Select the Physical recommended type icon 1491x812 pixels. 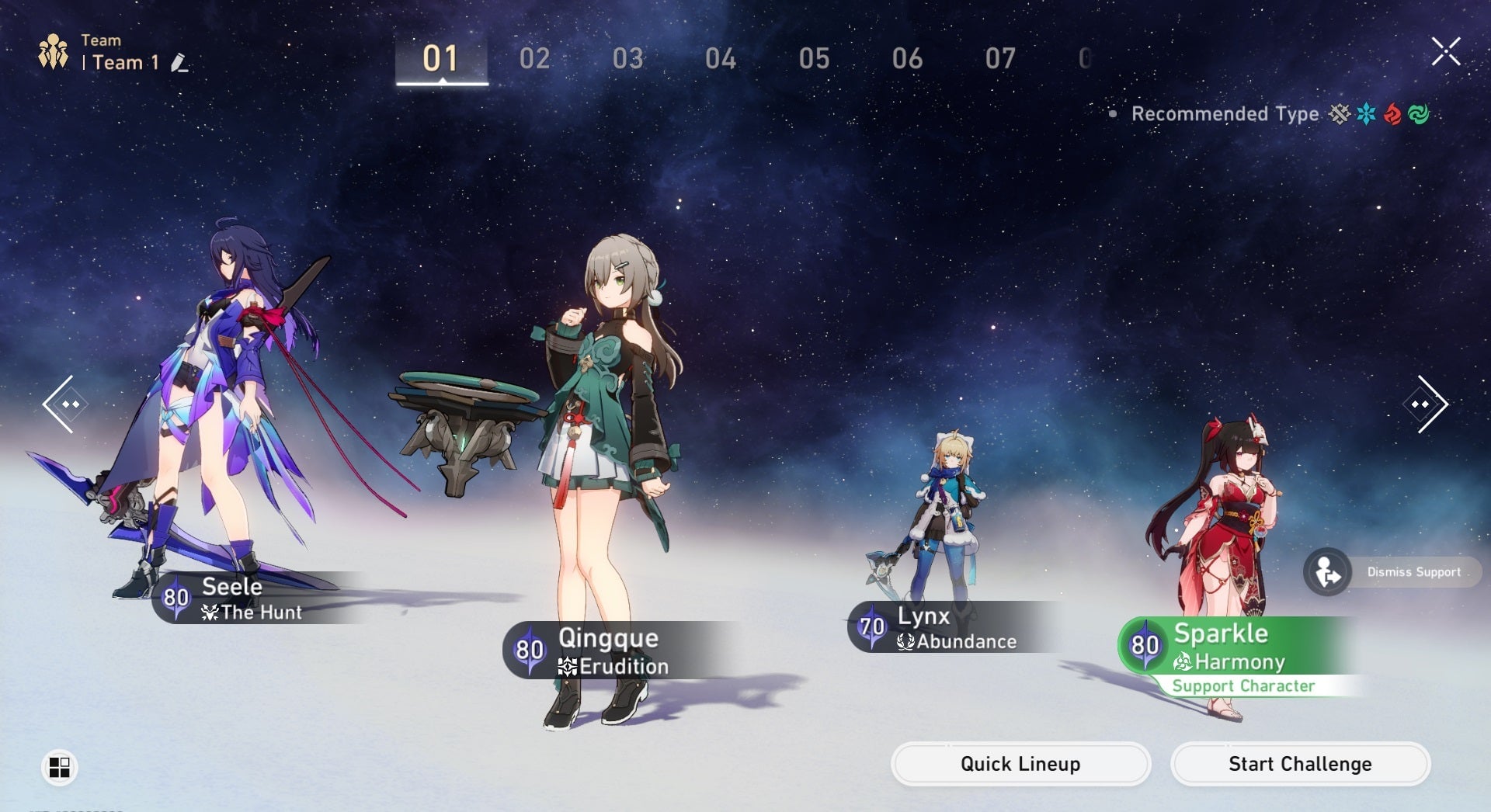click(x=1339, y=114)
